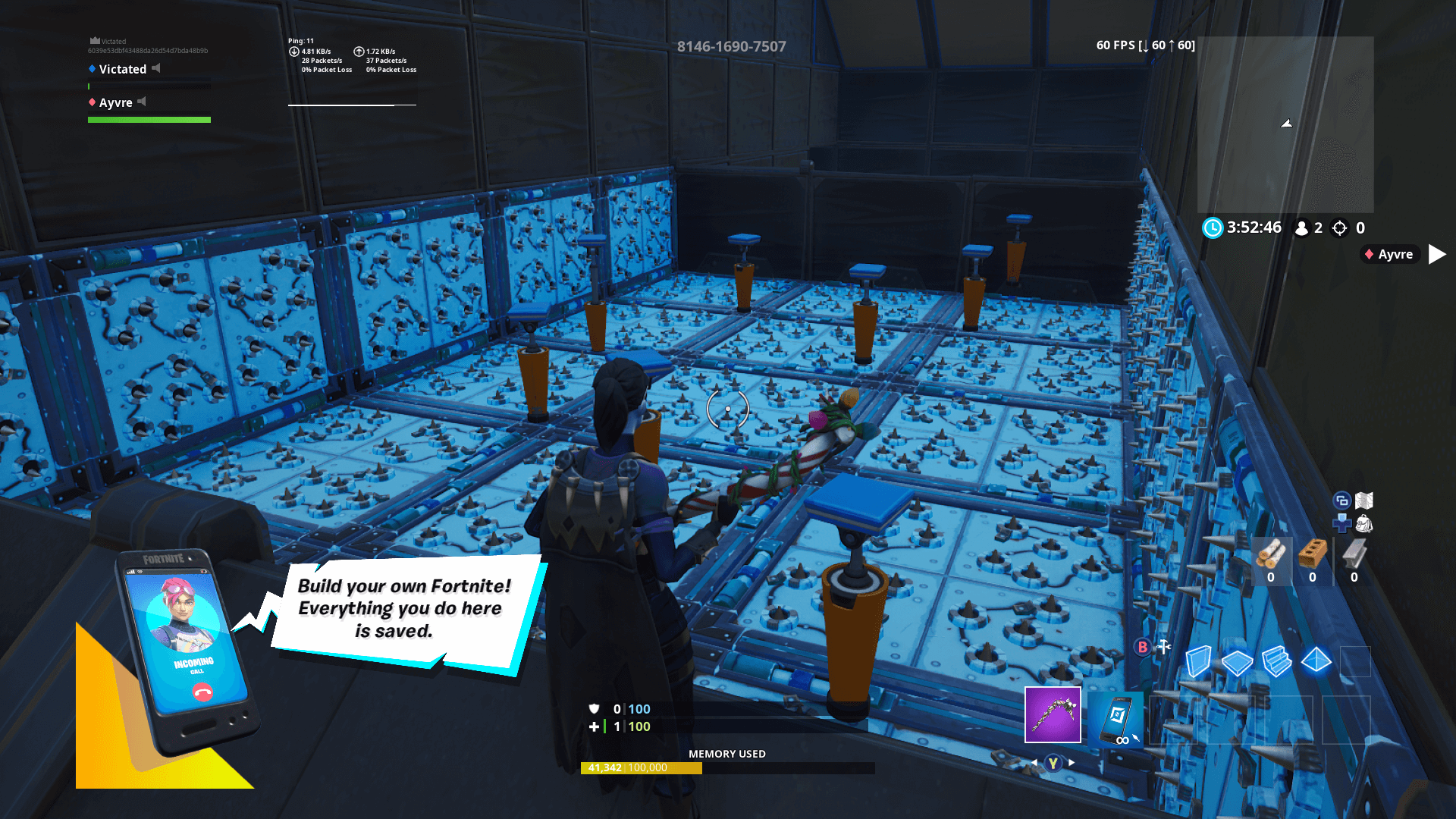Select the floor building piece icon
The image size is (1456, 819).
tap(1237, 661)
